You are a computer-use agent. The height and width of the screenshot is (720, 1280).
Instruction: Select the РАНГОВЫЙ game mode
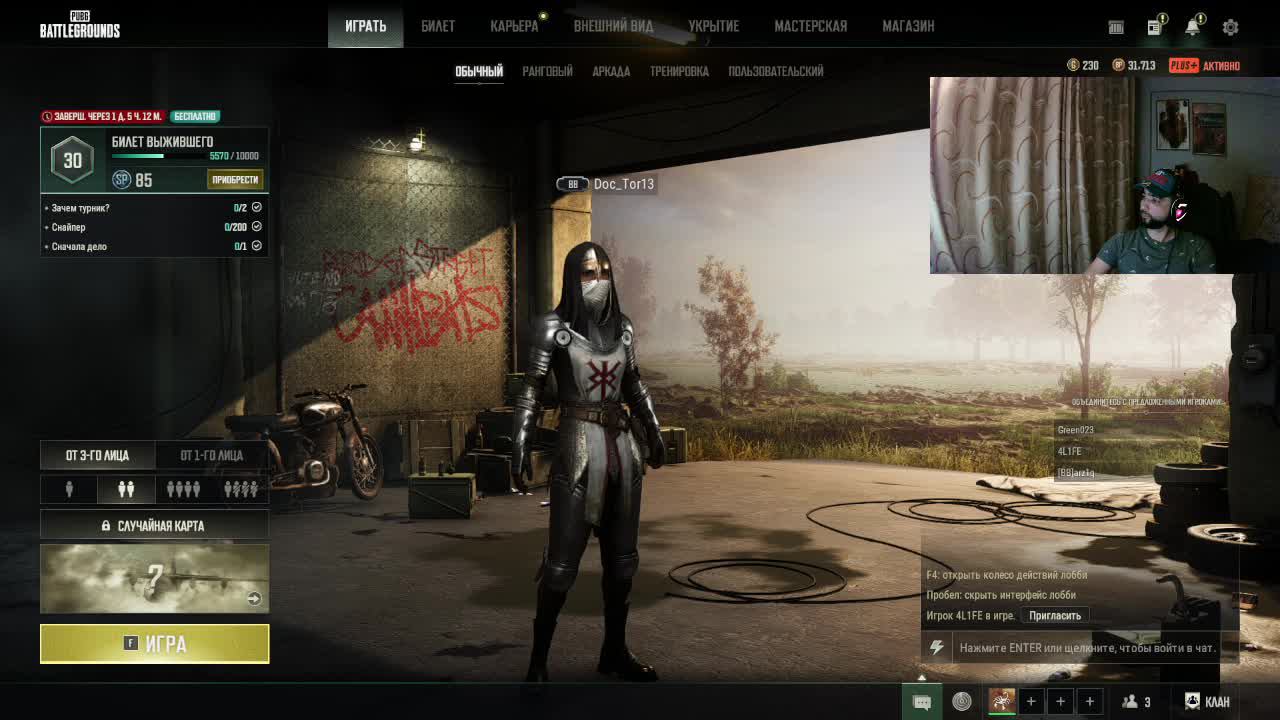coord(547,71)
